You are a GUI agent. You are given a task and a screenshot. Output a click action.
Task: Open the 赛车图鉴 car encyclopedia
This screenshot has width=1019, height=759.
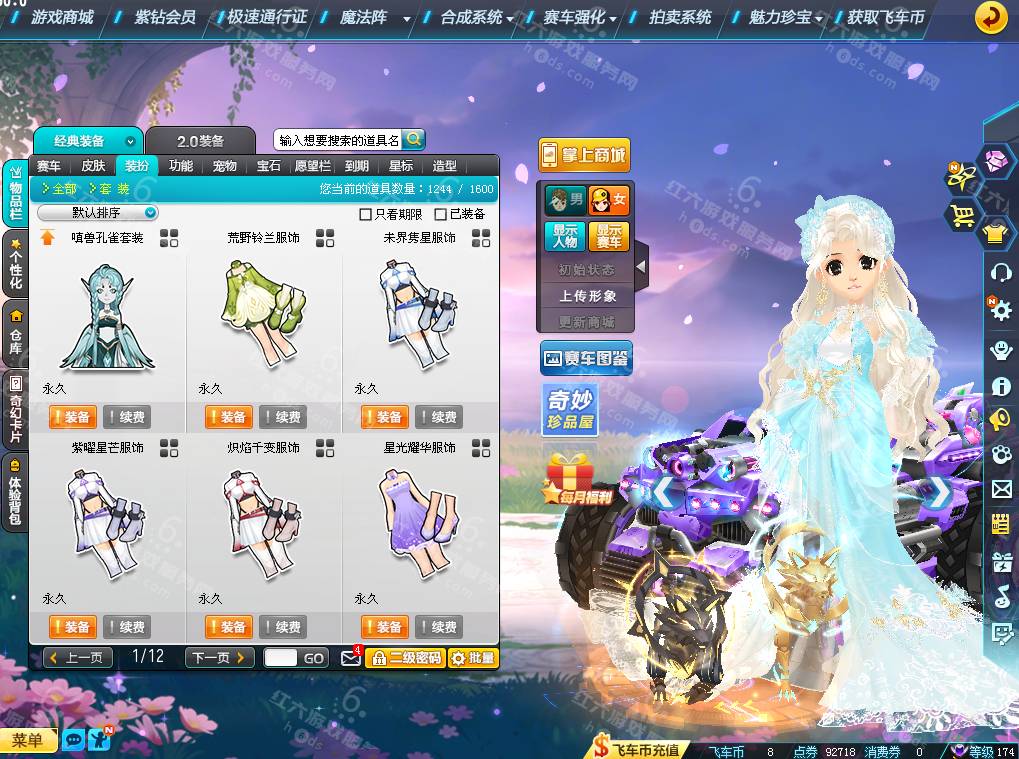click(x=586, y=358)
